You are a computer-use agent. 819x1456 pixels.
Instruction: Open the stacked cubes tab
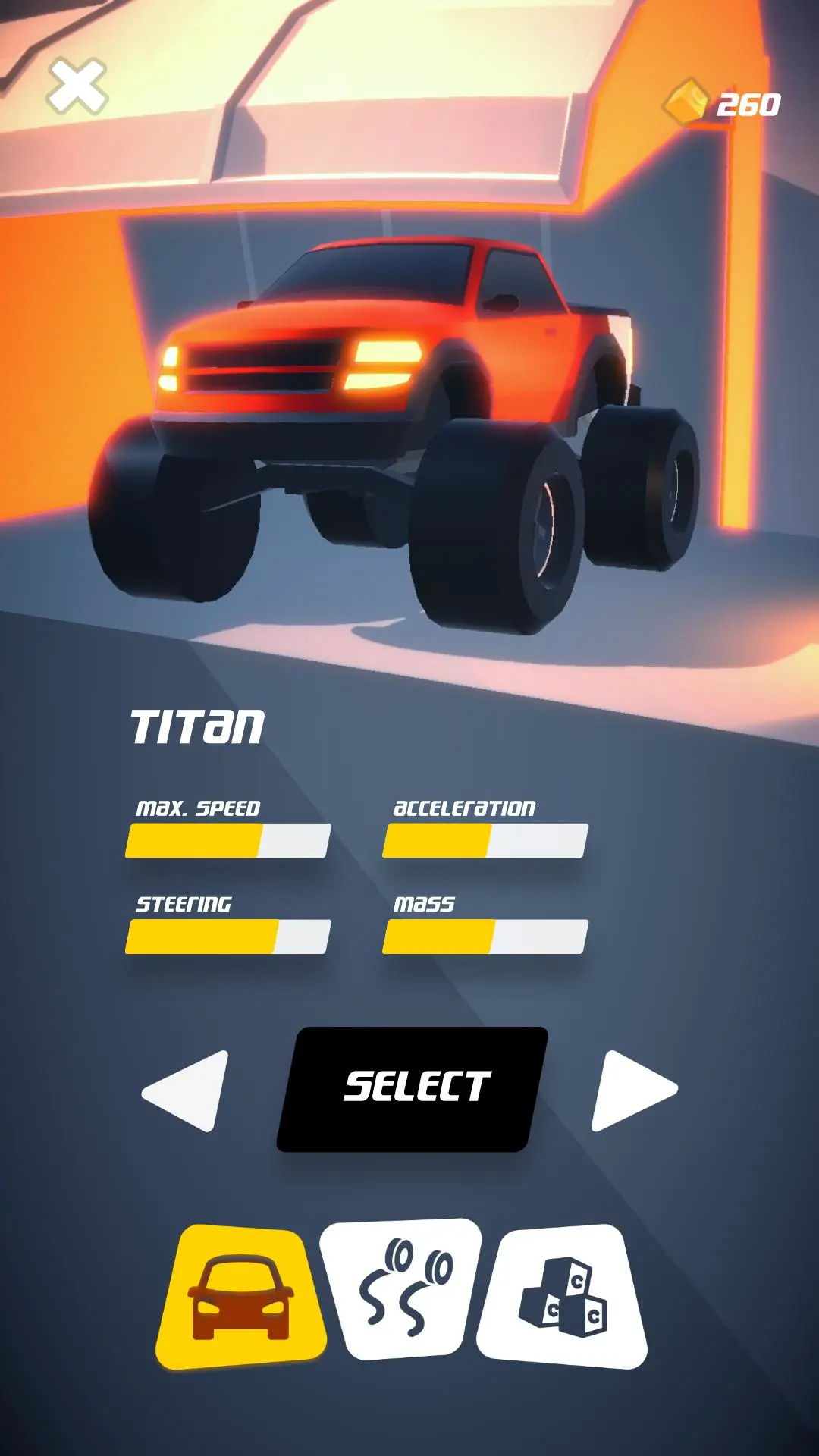tap(563, 1295)
